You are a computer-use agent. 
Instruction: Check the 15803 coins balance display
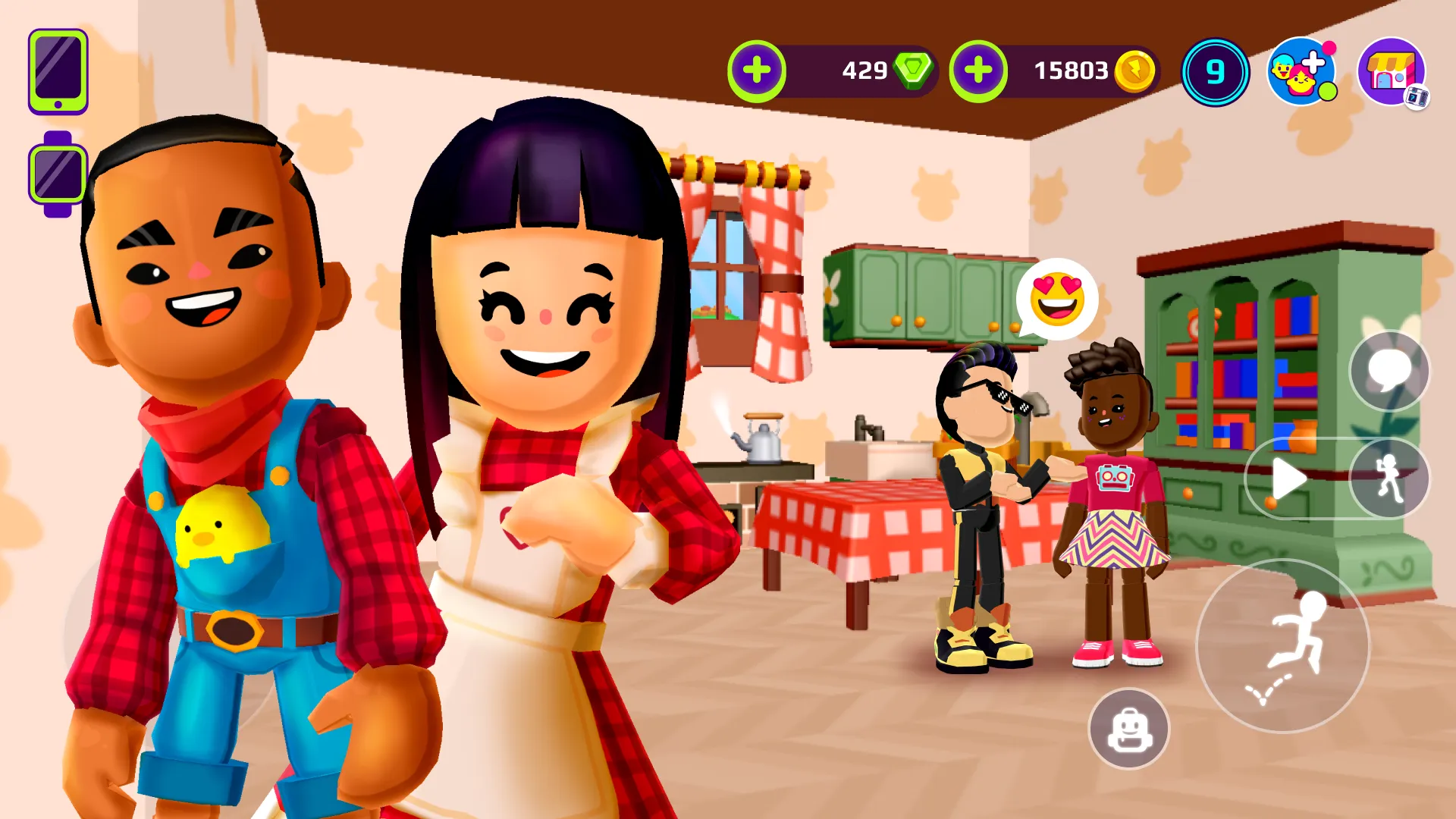[1072, 71]
